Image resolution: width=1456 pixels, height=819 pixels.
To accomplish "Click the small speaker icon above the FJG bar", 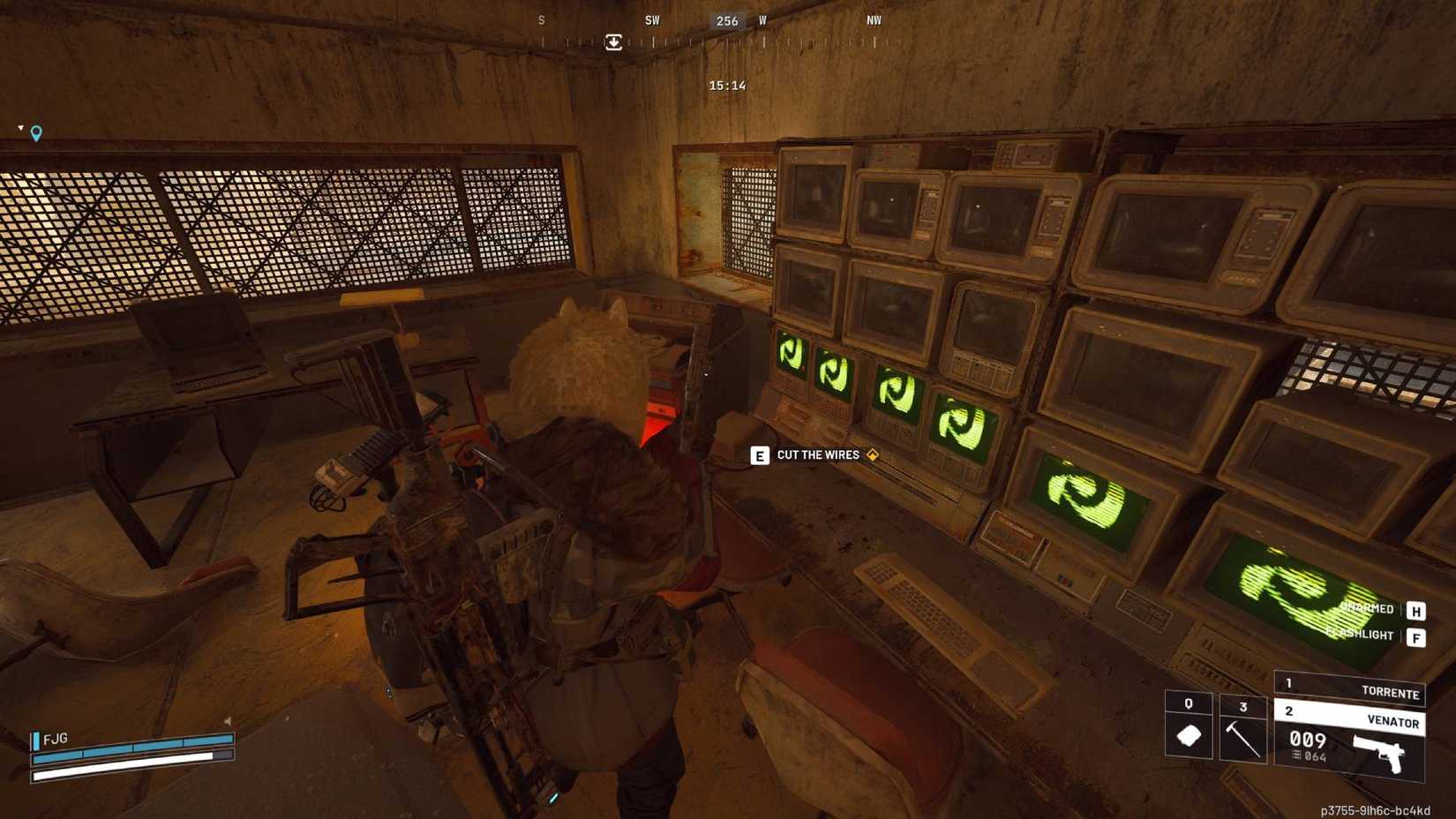I will point(228,721).
